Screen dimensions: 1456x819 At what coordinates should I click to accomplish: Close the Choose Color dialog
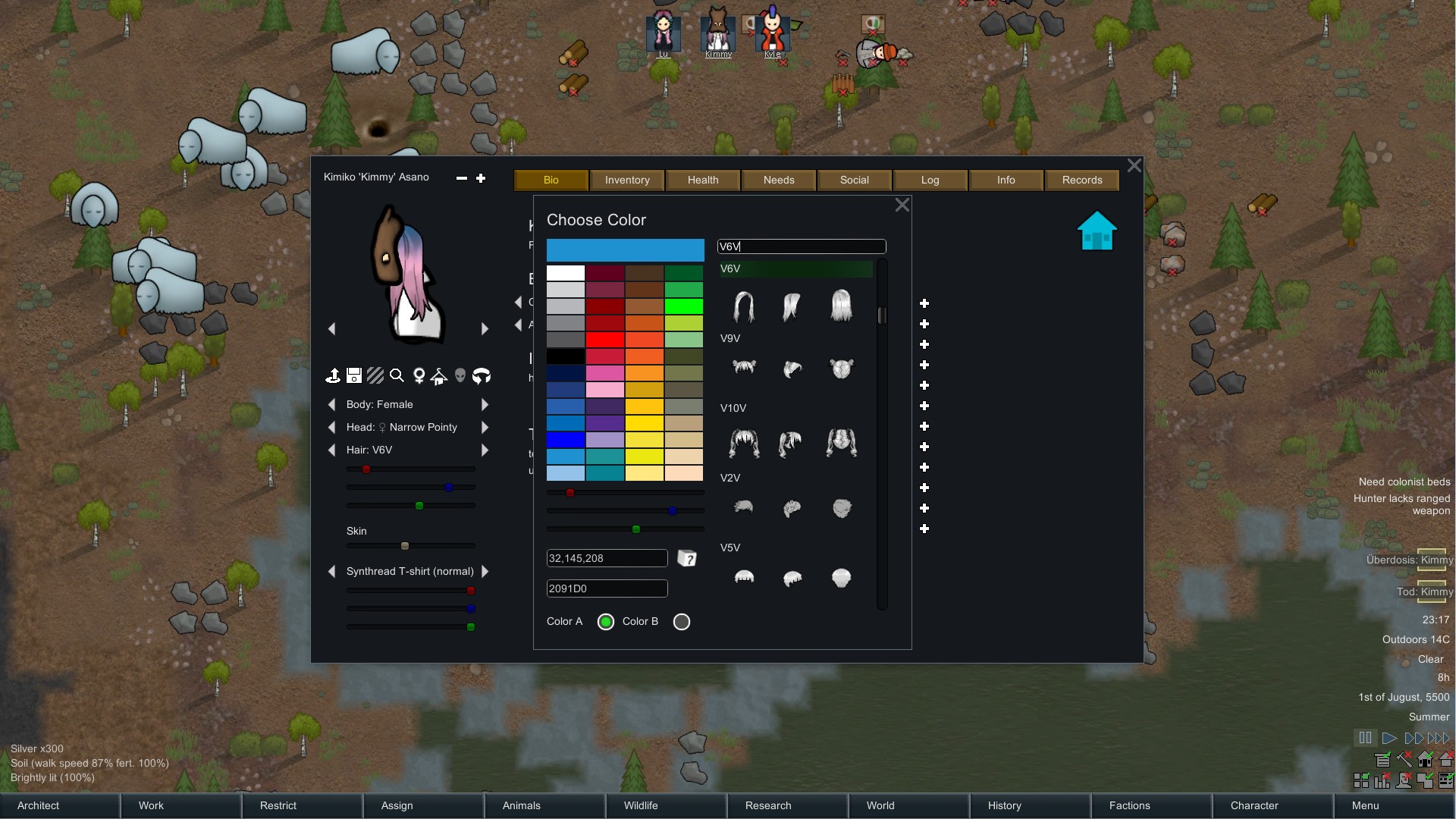pyautogui.click(x=902, y=205)
